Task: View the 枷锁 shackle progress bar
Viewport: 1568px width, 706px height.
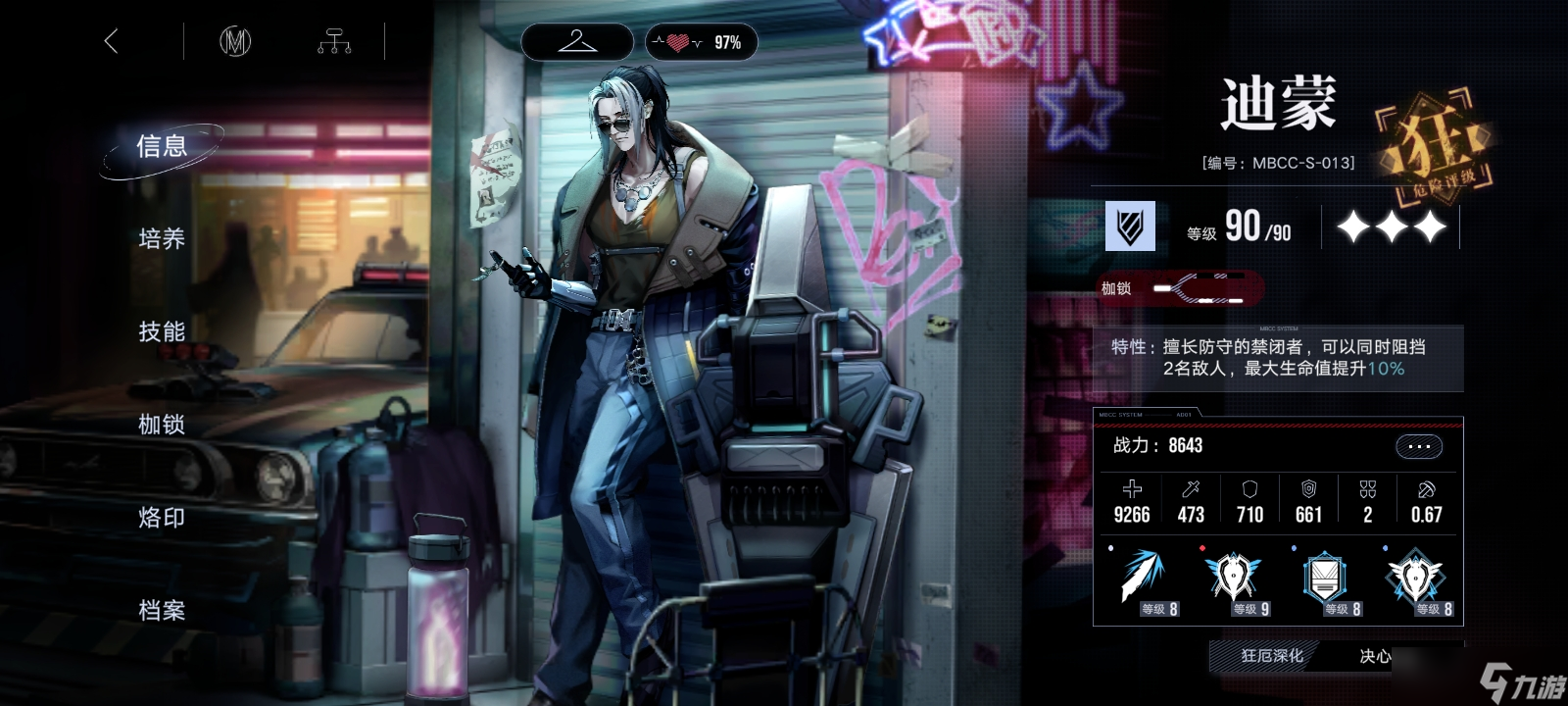Action: pos(1199,288)
